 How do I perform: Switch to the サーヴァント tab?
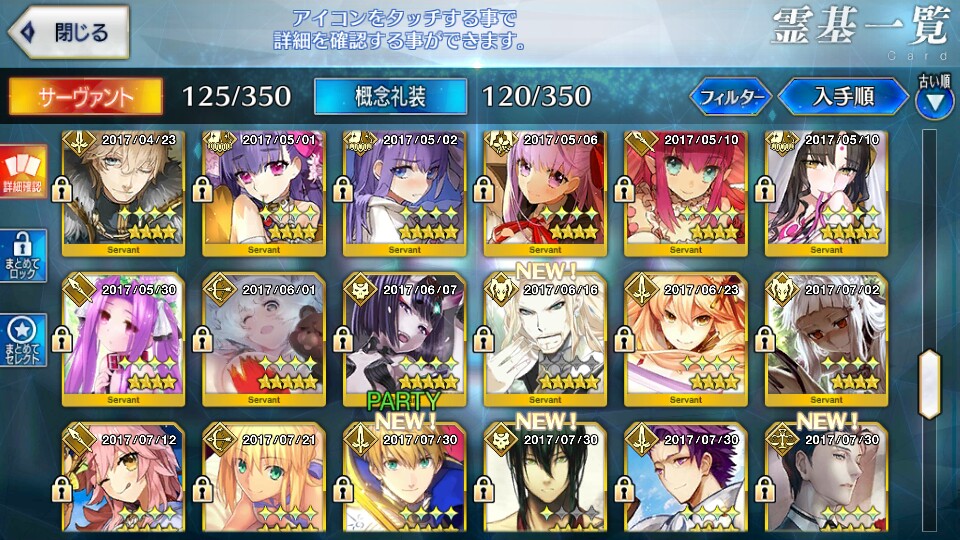coord(85,96)
